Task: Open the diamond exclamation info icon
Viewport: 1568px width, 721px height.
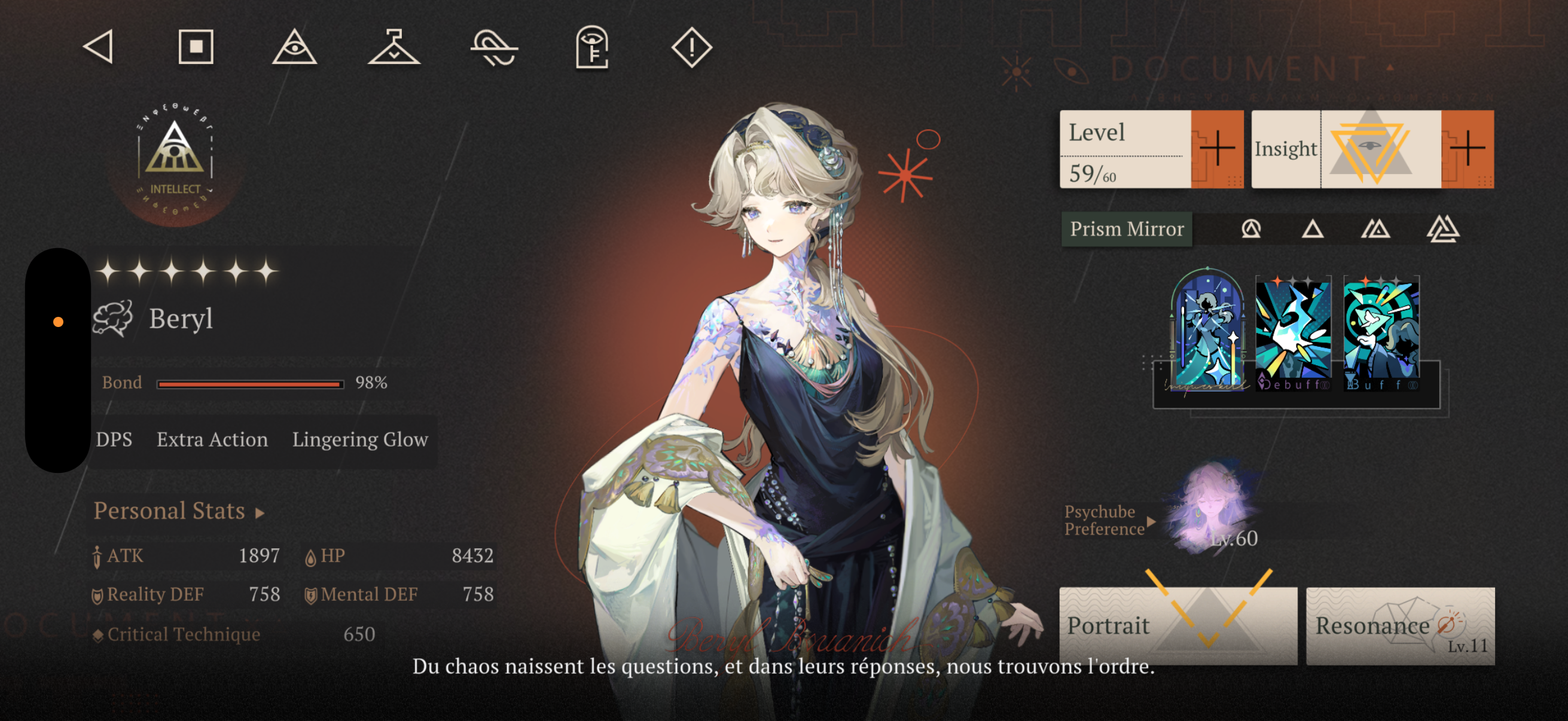Action: pyautogui.click(x=691, y=47)
